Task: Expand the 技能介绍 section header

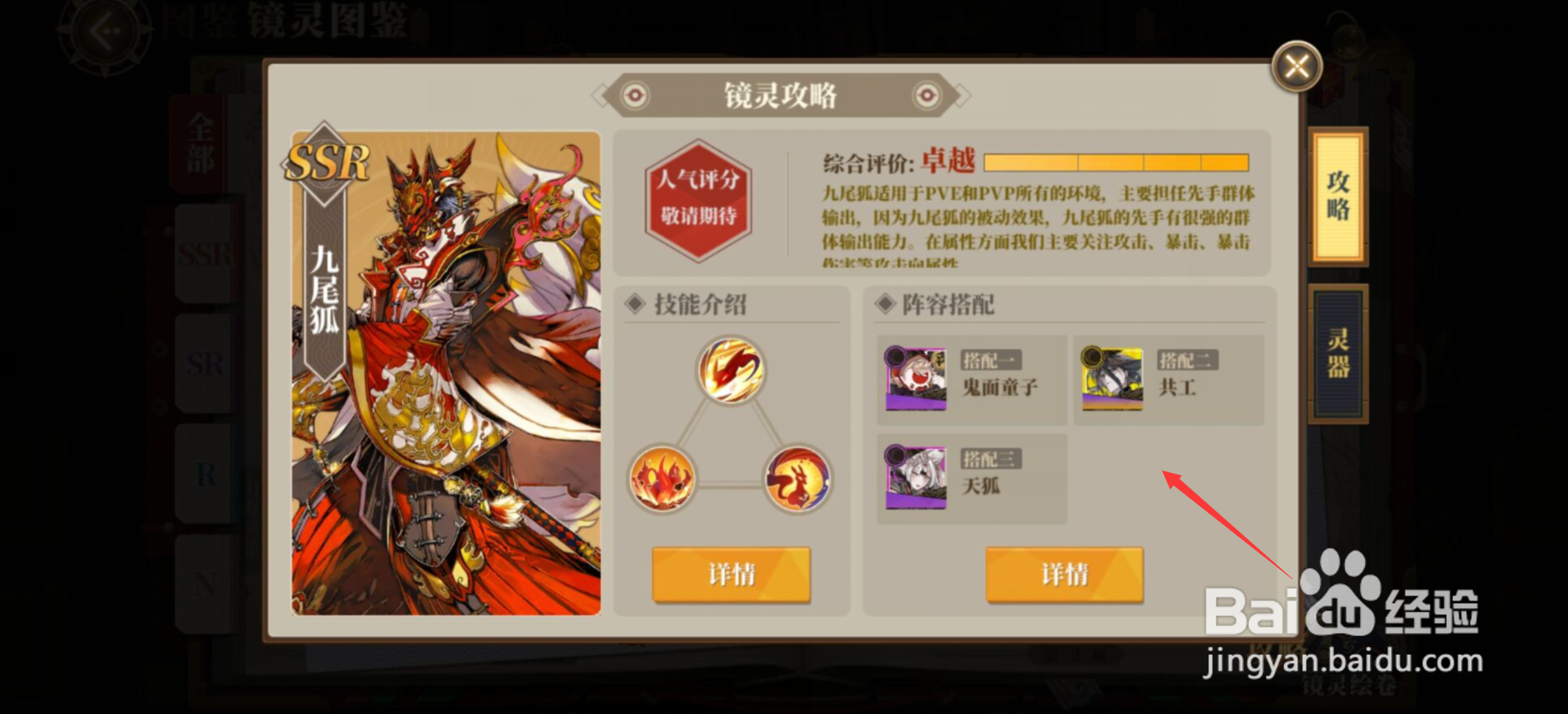Action: (x=700, y=305)
